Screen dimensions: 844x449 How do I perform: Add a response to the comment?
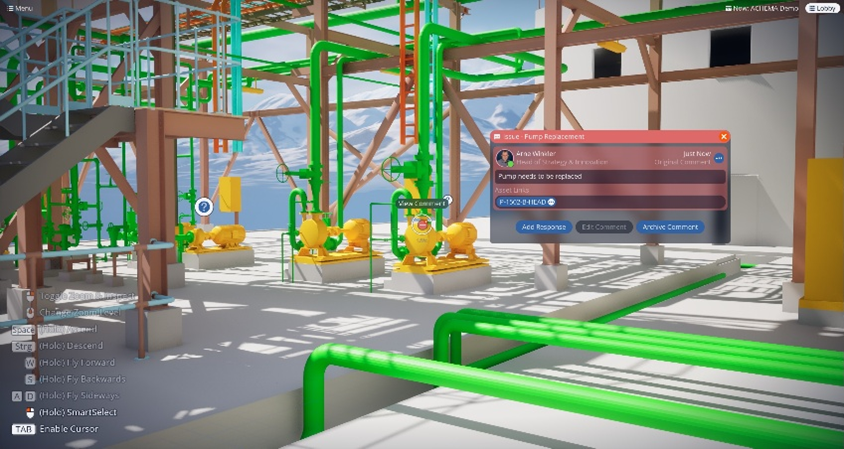coord(545,227)
